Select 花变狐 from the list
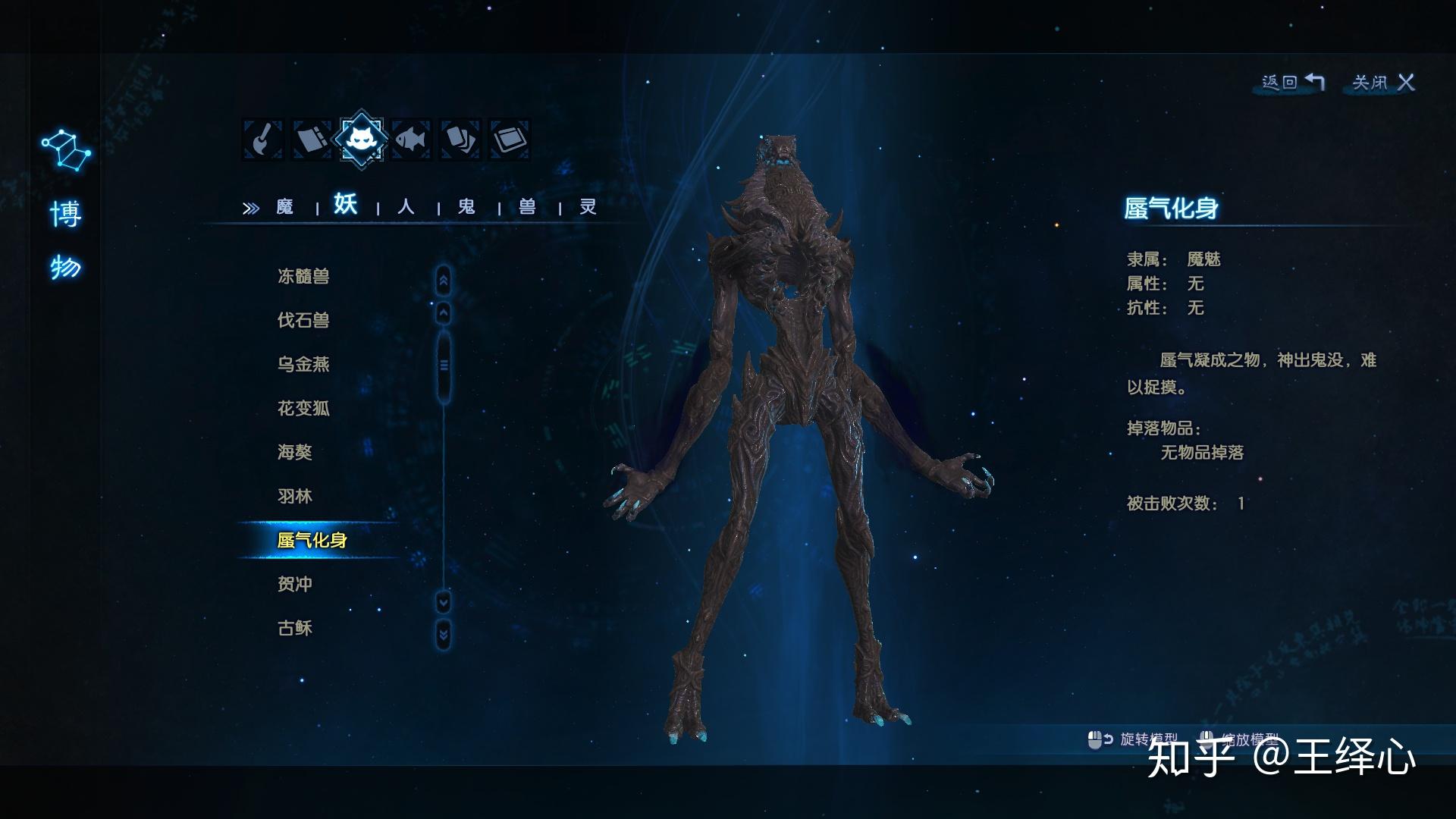This screenshot has width=1456, height=819. pyautogui.click(x=303, y=409)
